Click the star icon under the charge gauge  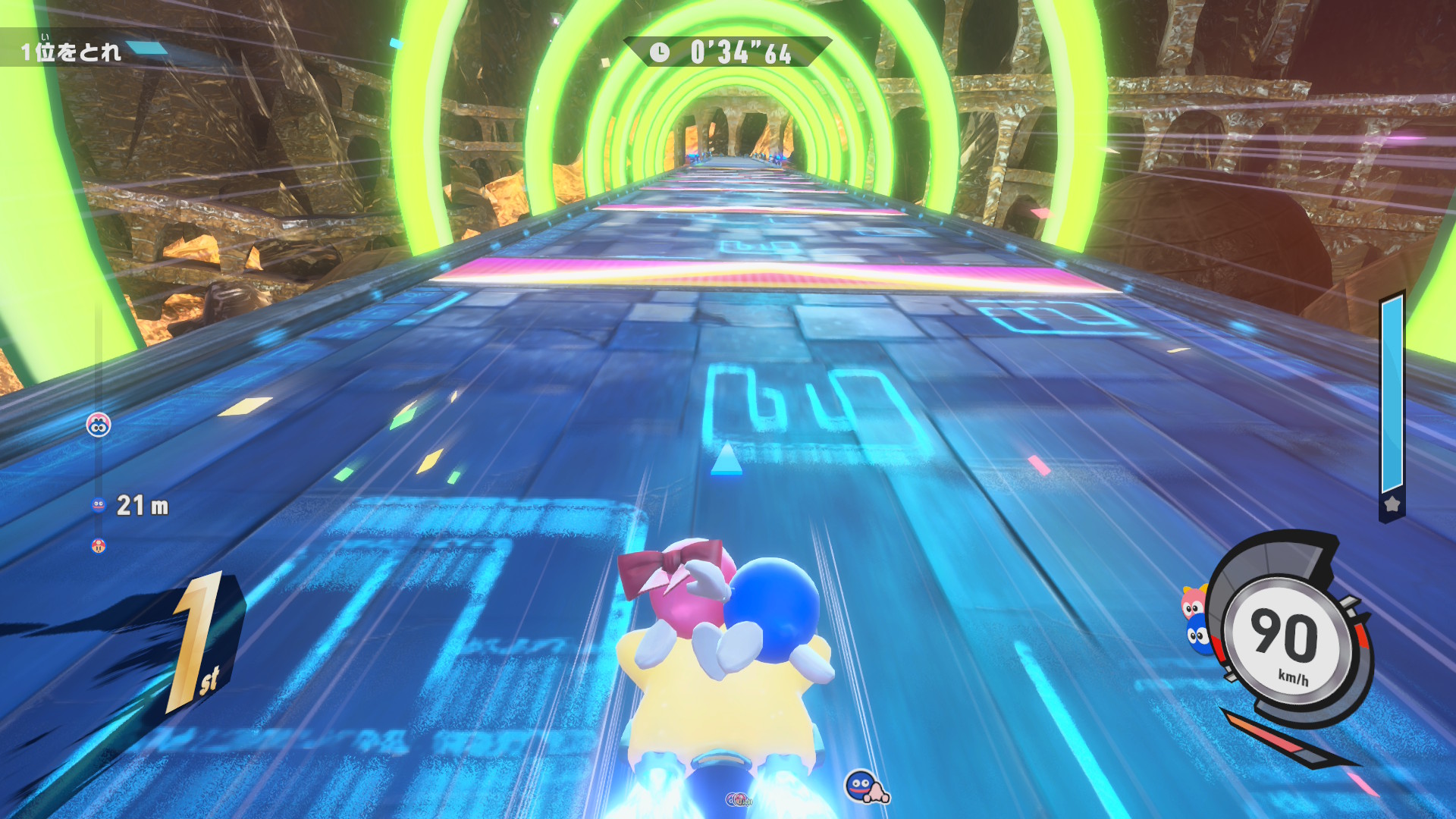(x=1392, y=504)
